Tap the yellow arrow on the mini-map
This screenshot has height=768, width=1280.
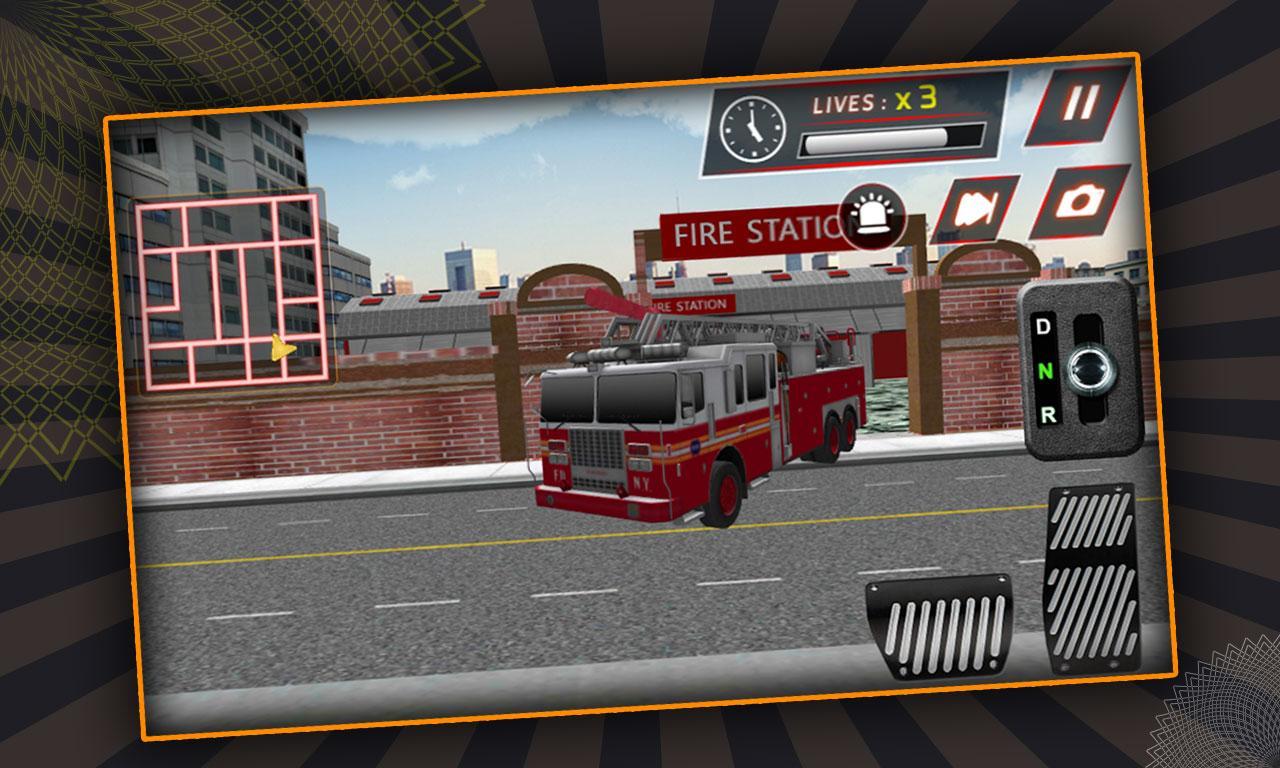tap(280, 349)
